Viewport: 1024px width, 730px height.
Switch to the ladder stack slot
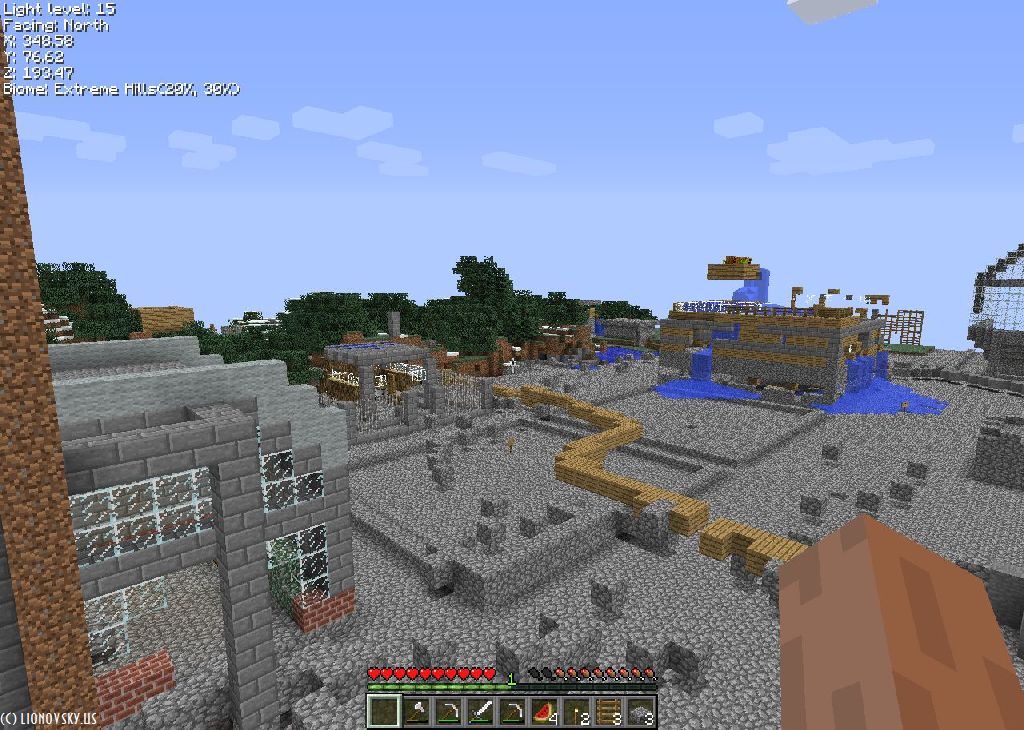point(608,711)
